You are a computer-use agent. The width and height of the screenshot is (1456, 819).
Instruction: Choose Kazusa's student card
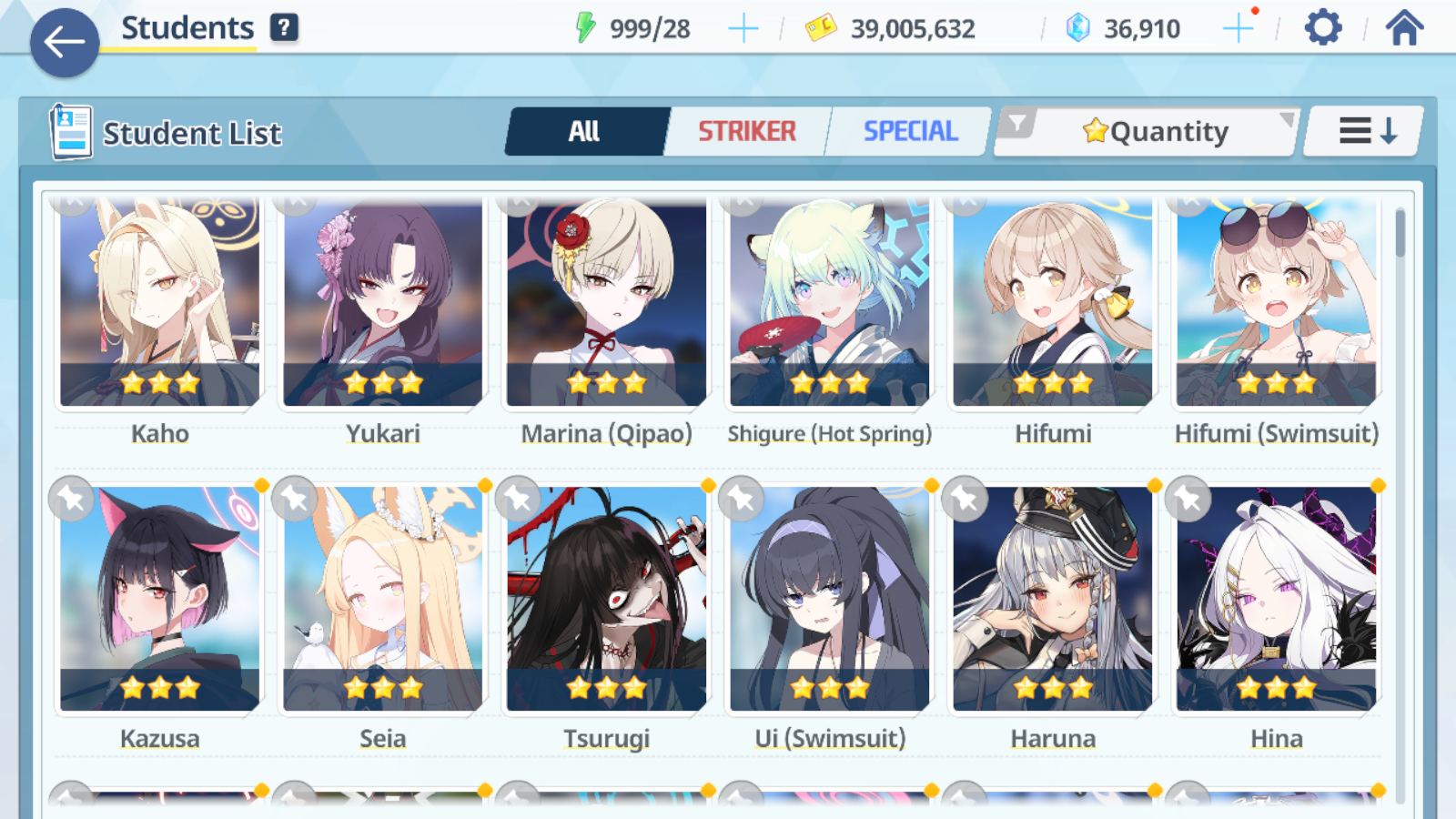point(160,601)
